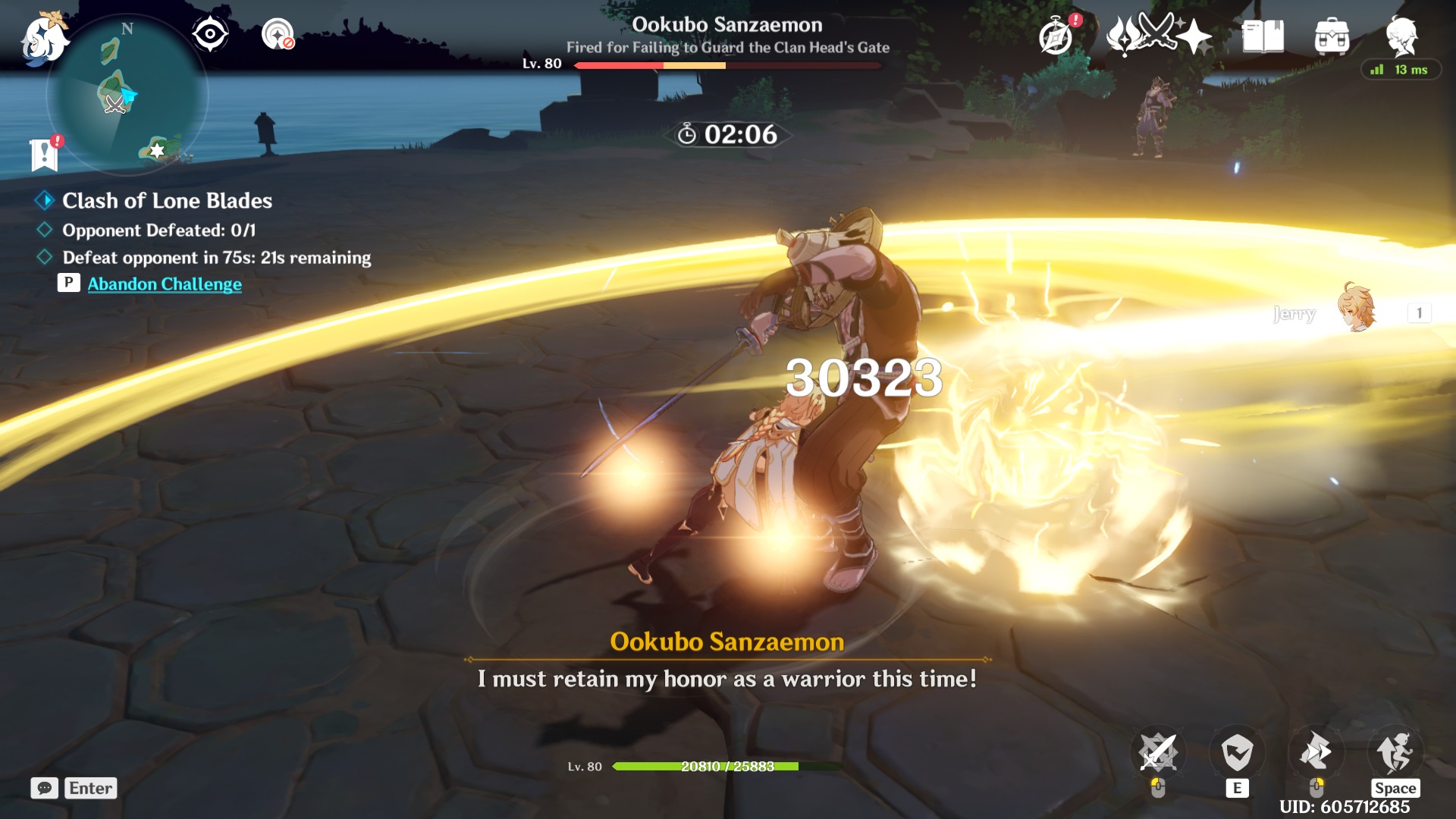This screenshot has width=1456, height=819.
Task: Expand the Clash of Lone Blades quest entry
Action: (167, 200)
